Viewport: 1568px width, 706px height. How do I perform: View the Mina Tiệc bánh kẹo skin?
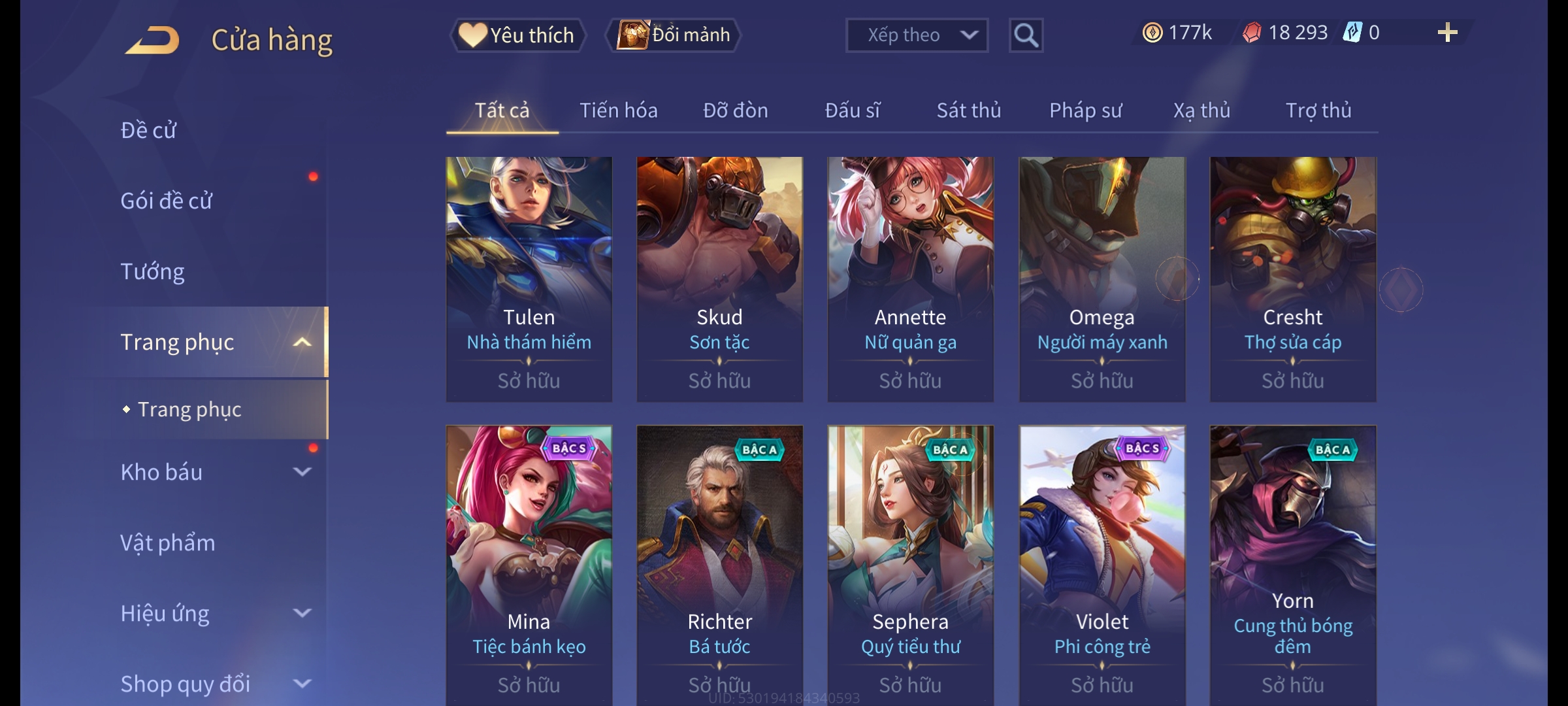coord(529,562)
